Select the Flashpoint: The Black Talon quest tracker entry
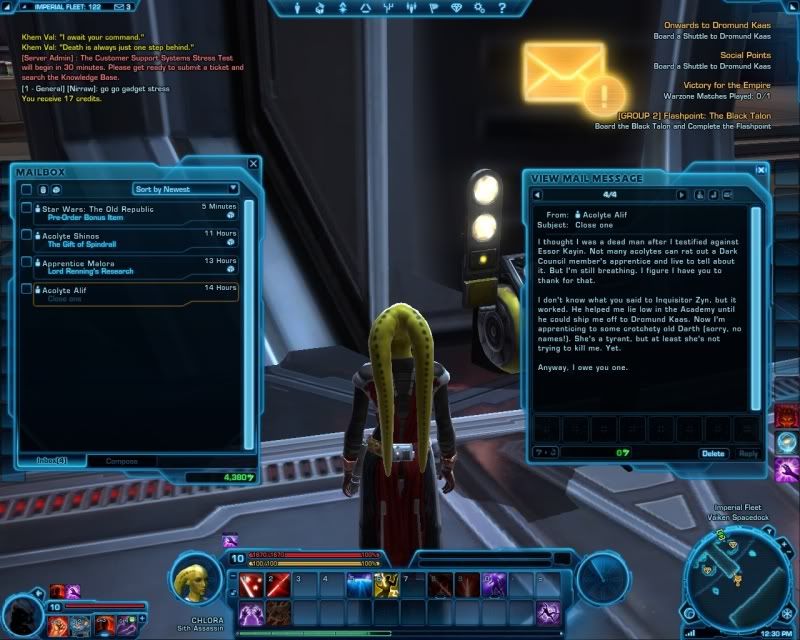 pyautogui.click(x=694, y=116)
